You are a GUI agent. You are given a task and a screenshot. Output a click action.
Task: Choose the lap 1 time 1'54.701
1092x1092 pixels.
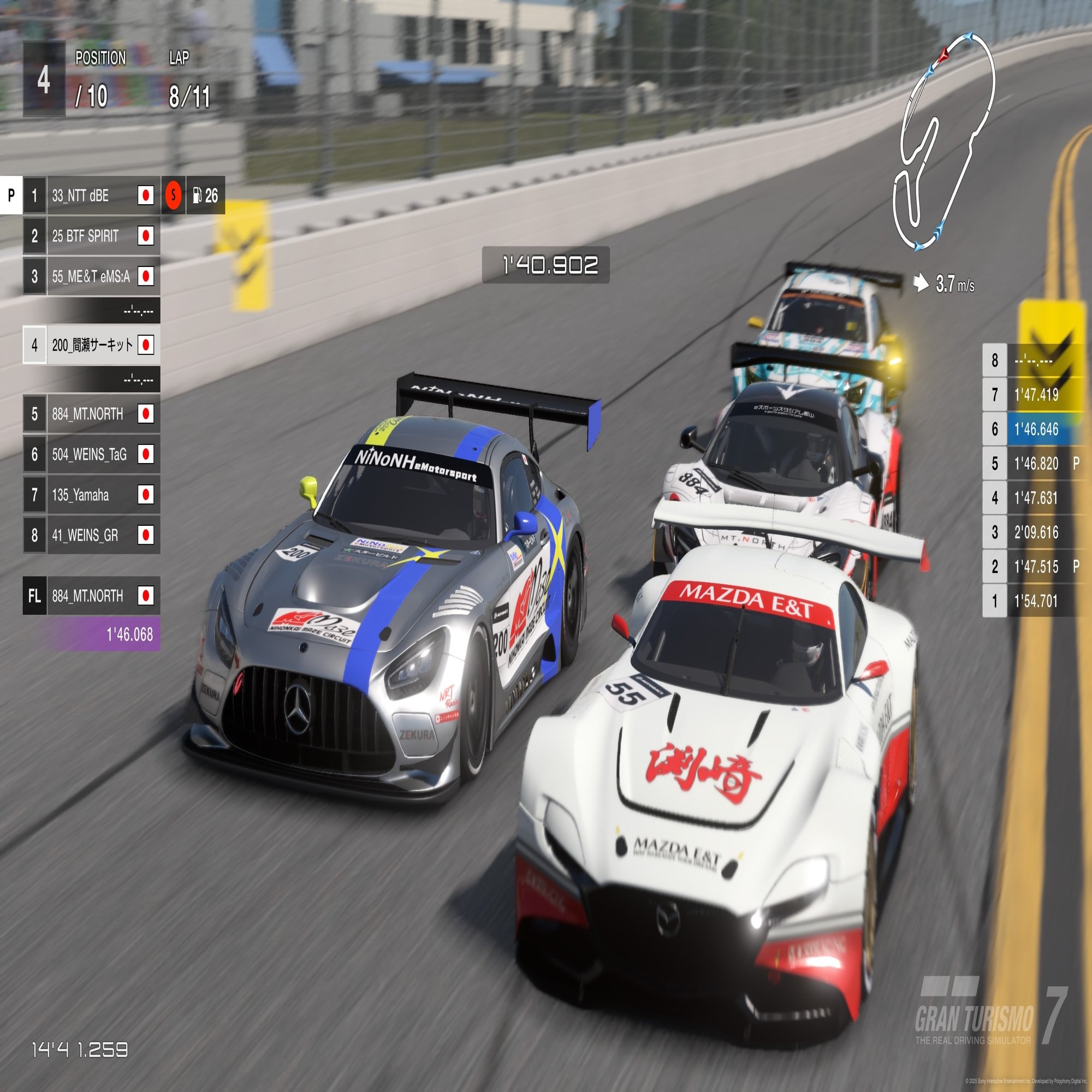tap(1036, 601)
